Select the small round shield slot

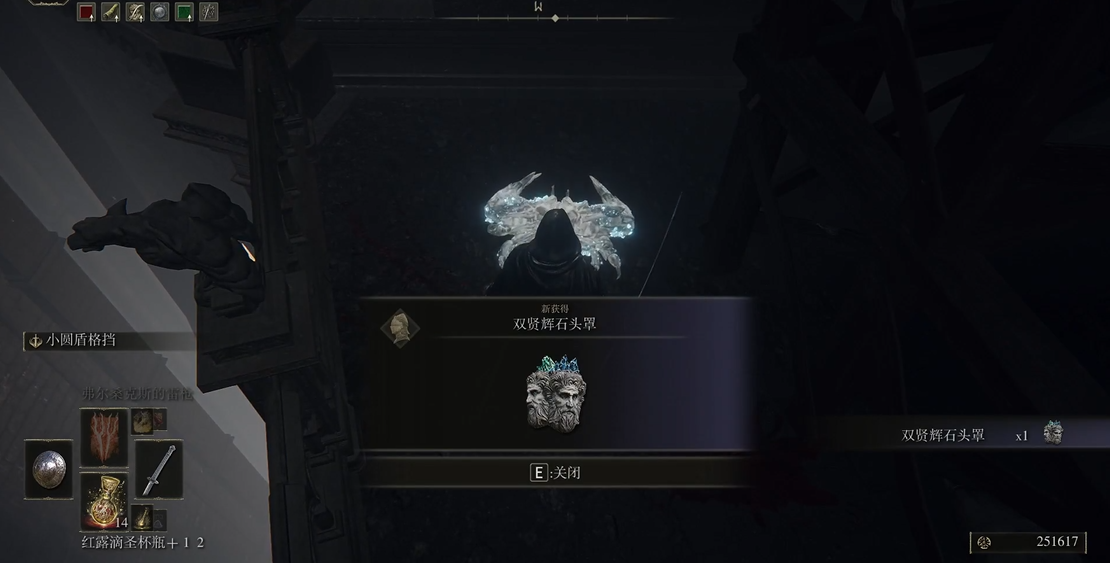48,469
